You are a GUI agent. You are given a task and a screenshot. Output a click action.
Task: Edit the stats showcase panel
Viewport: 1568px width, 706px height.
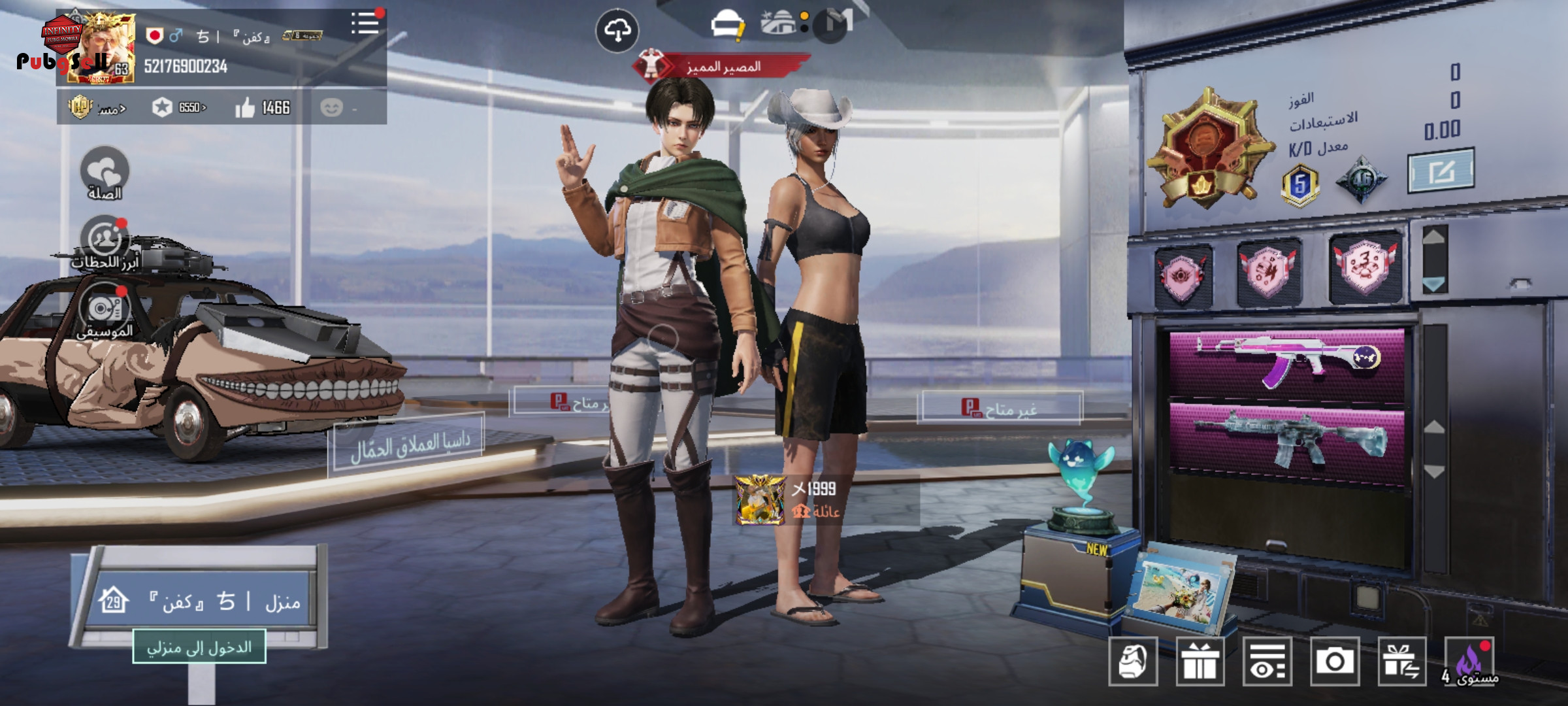(x=1440, y=171)
